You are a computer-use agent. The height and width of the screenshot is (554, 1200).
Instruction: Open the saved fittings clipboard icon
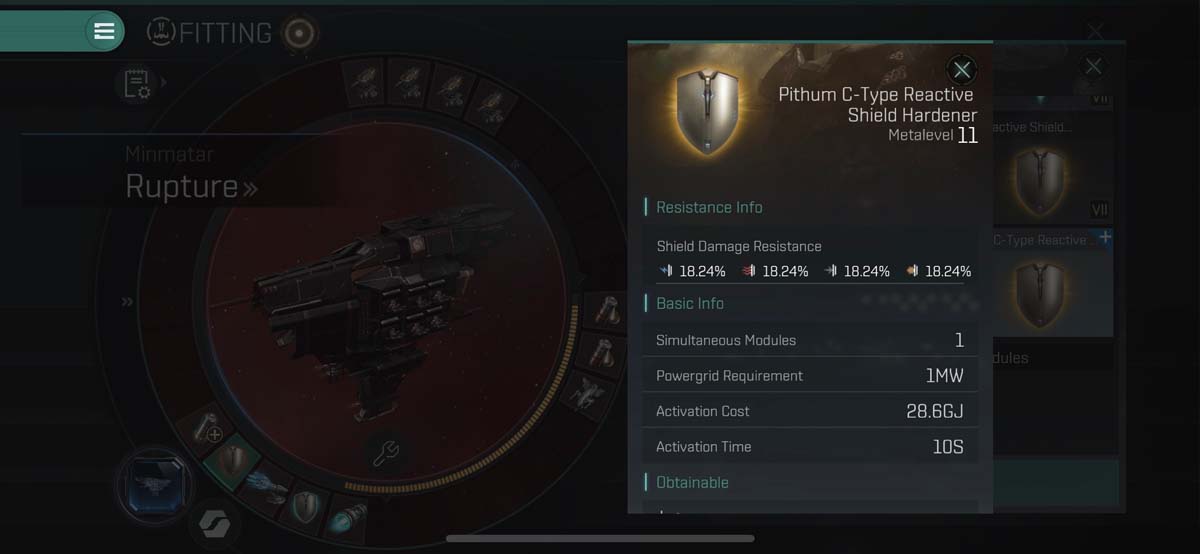coord(137,84)
